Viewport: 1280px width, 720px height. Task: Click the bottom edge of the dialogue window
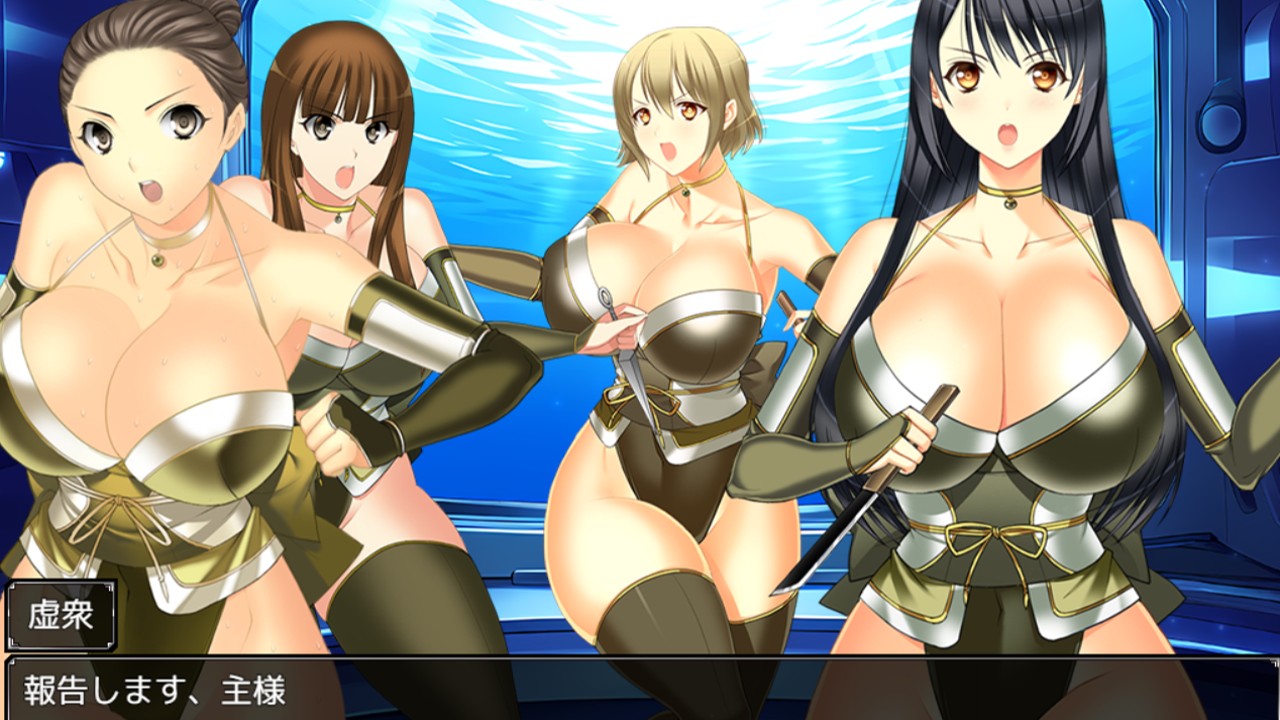click(x=640, y=717)
